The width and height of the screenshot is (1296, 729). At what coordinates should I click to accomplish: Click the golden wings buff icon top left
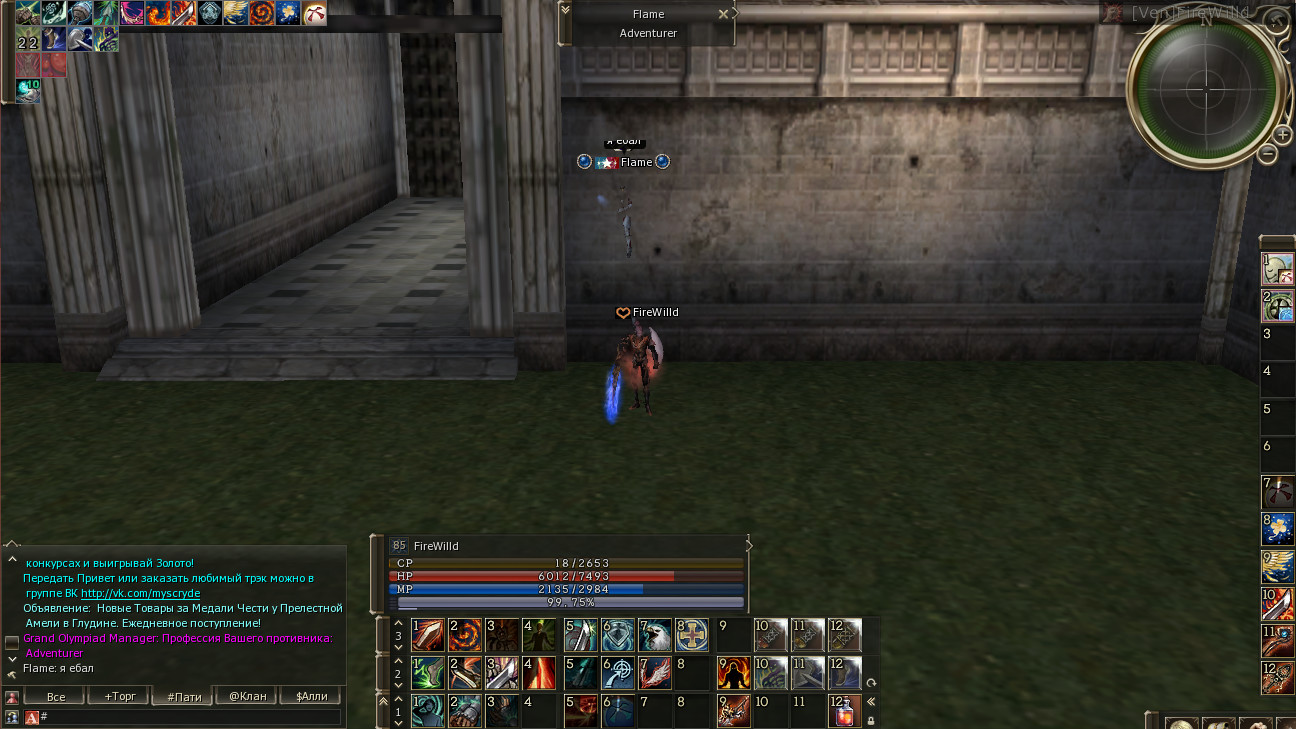coord(237,14)
